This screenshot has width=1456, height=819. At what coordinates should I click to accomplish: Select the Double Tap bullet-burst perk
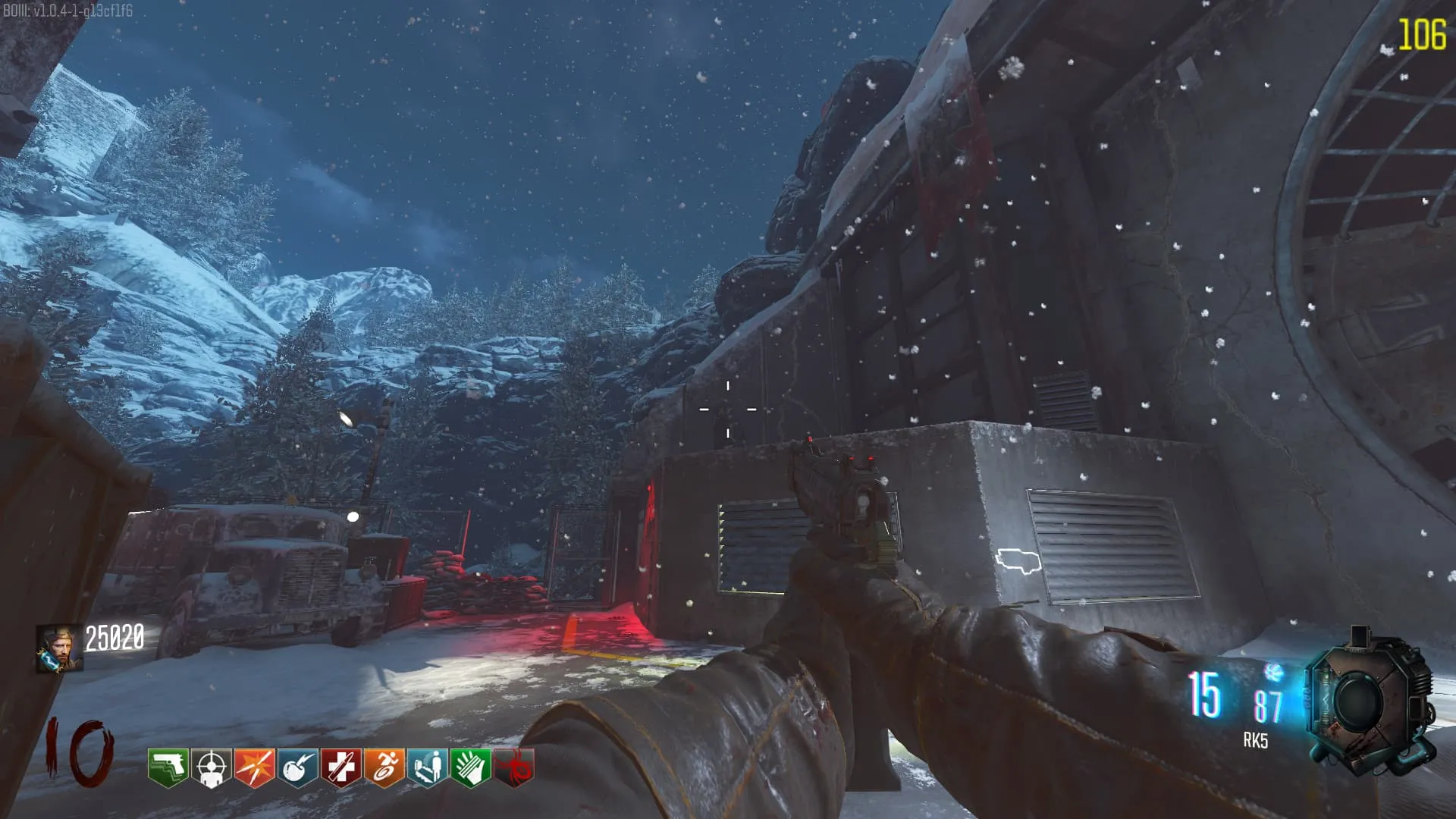point(254,767)
